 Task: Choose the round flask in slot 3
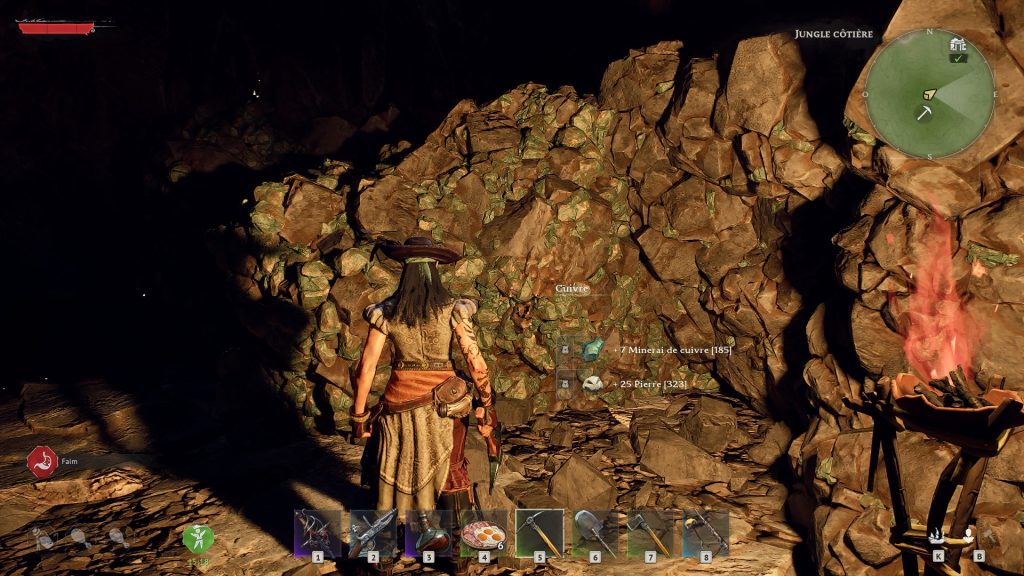(429, 532)
